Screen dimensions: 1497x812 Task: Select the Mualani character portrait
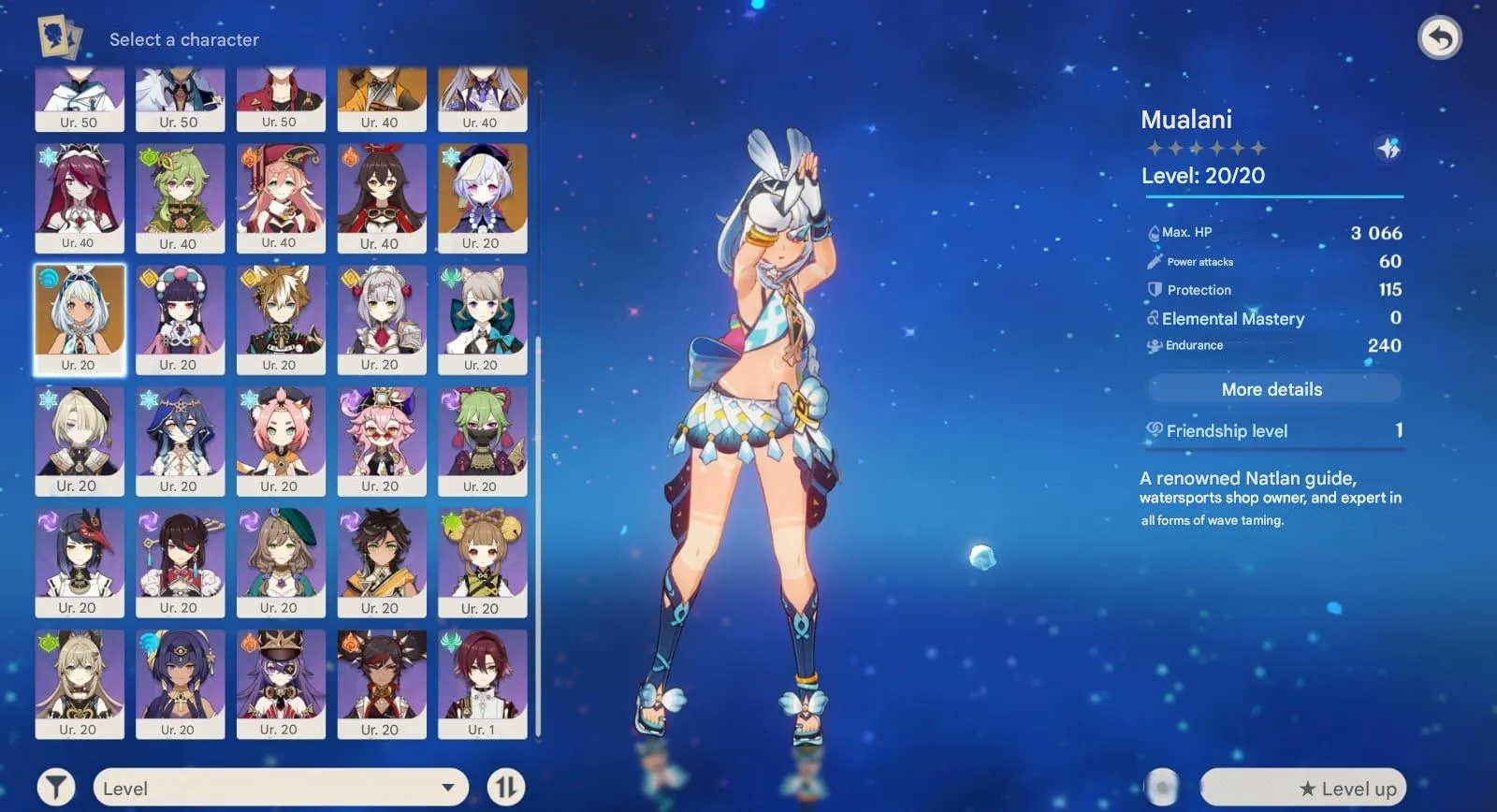[80, 318]
